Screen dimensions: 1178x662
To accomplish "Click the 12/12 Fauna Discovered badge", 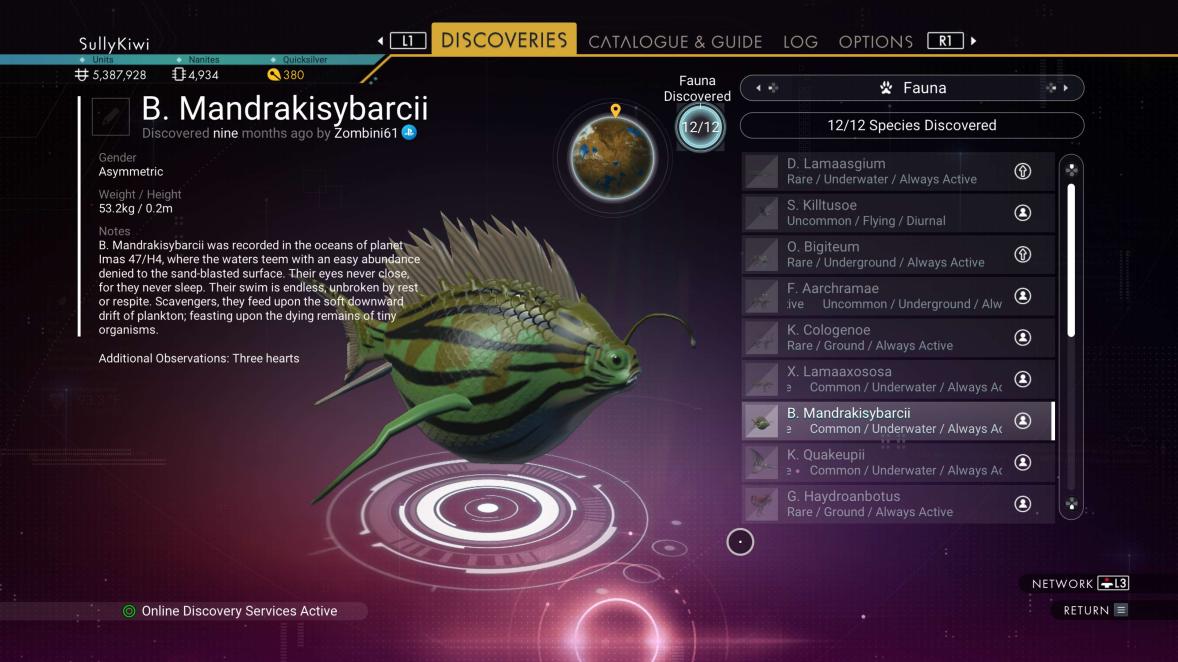I will 699,128.
